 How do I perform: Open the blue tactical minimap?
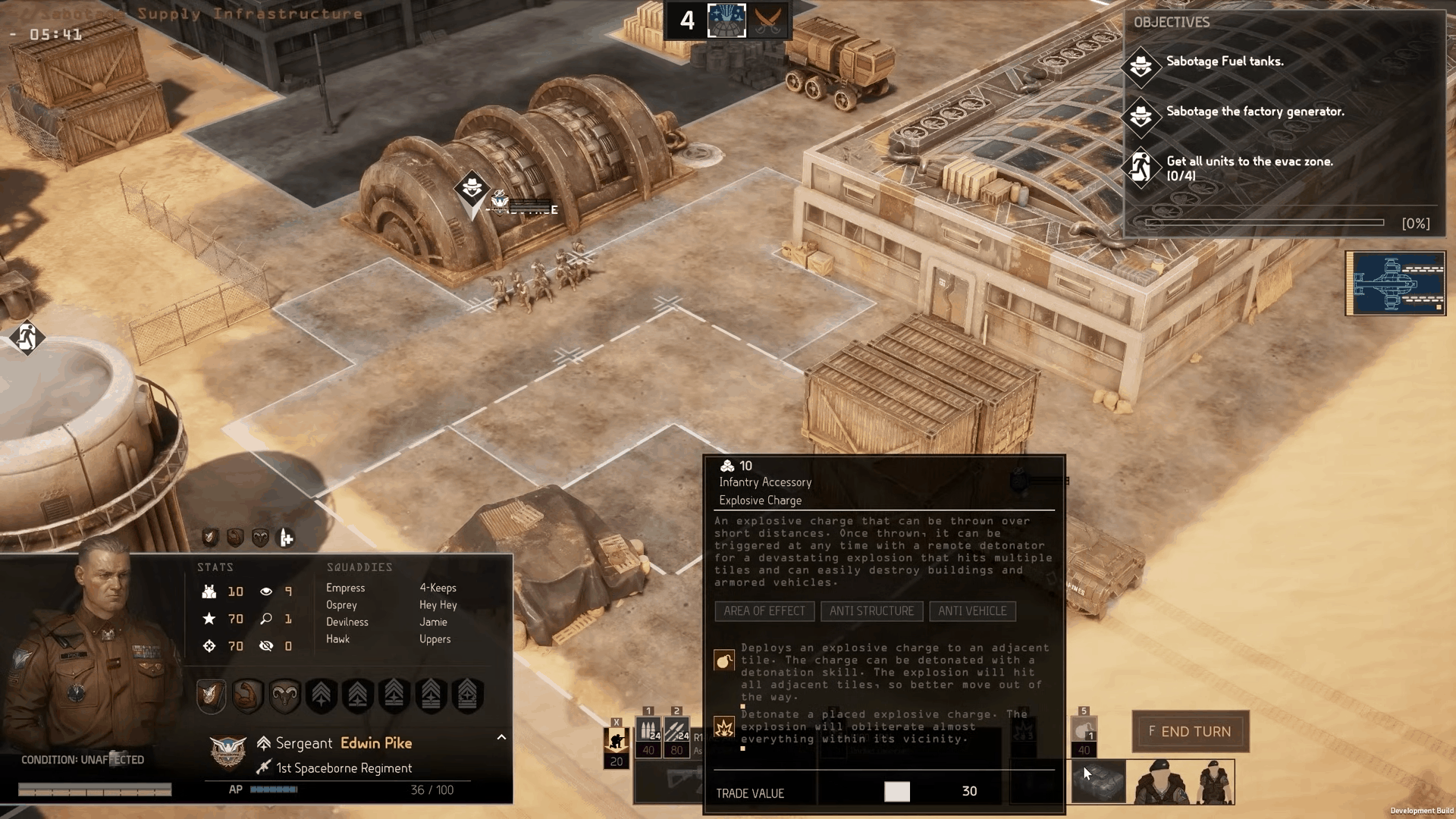click(x=1395, y=283)
